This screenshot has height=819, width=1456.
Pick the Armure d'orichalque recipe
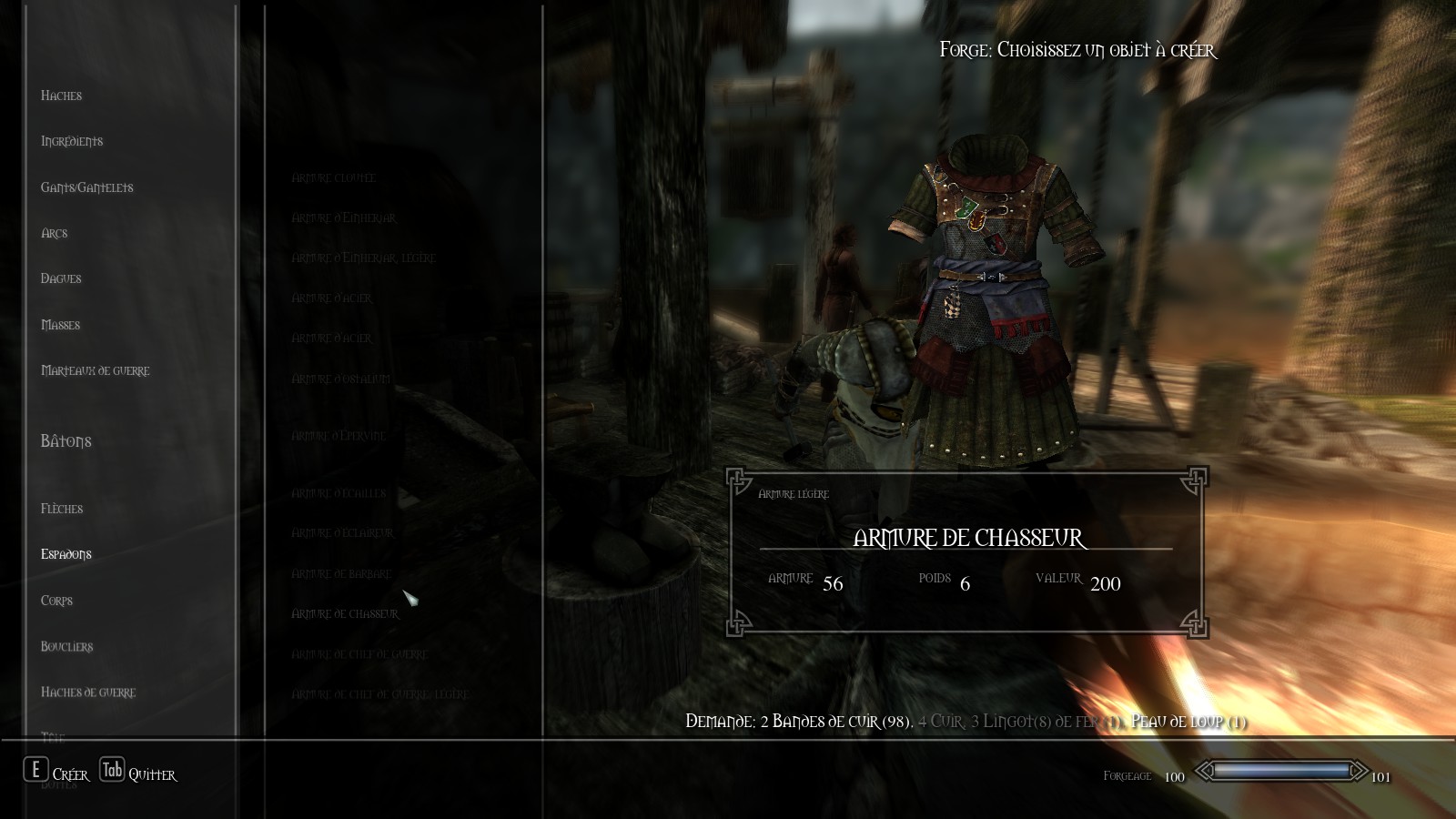(340, 379)
